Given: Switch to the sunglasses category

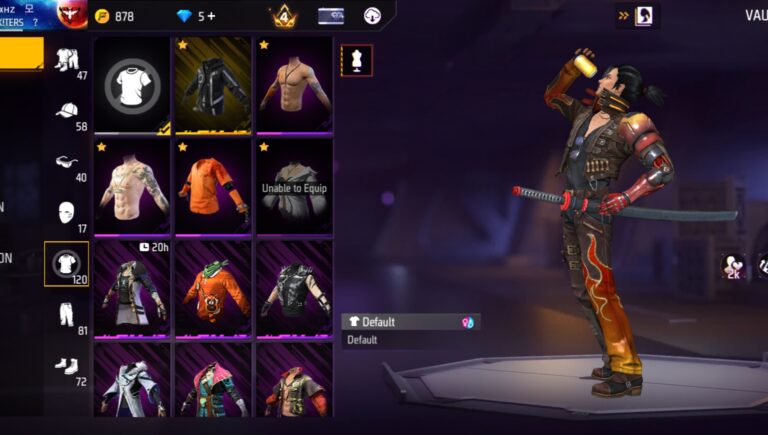Looking at the screenshot, I should click(67, 164).
